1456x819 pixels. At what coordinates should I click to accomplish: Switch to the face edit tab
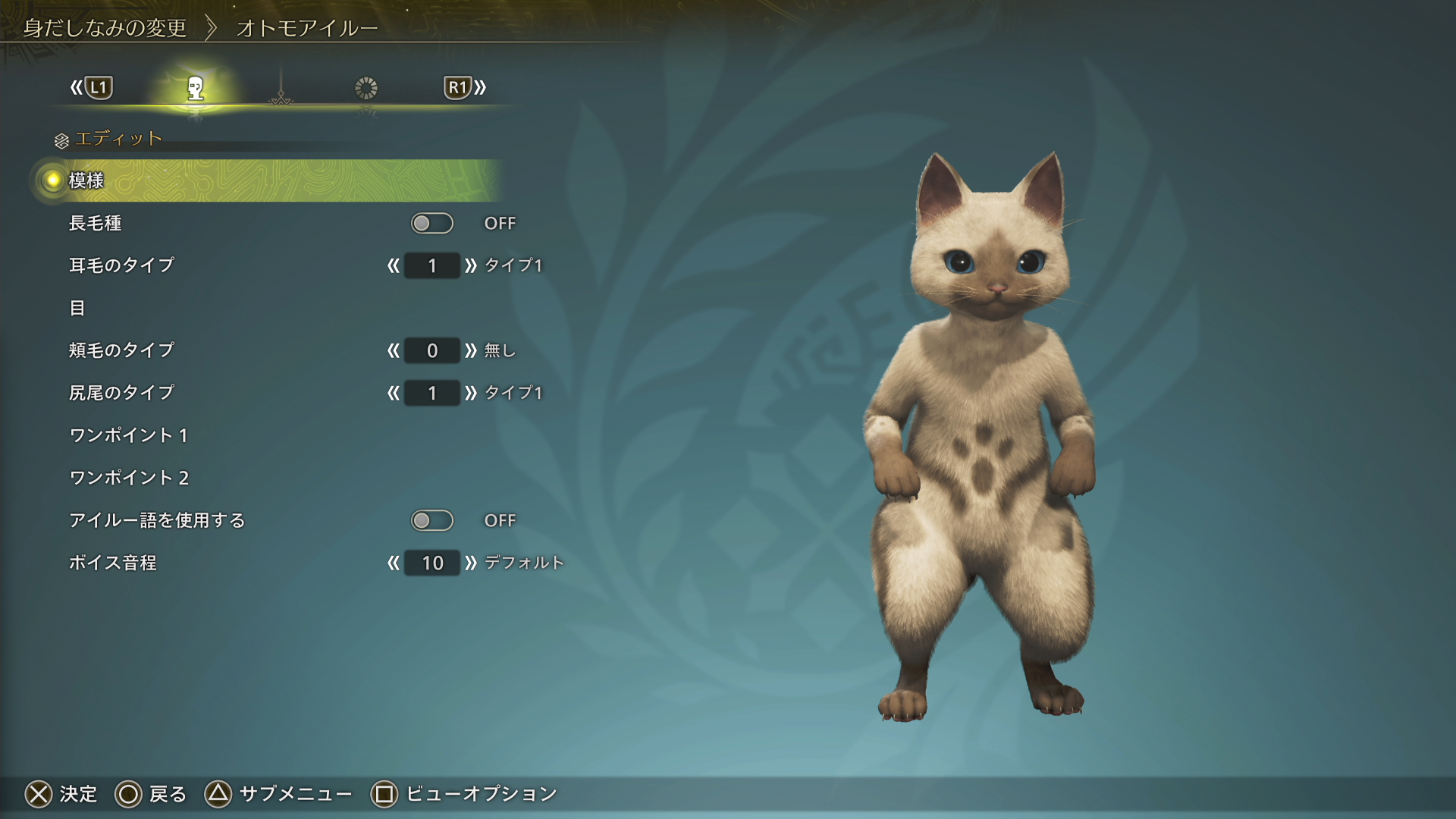coord(195,89)
